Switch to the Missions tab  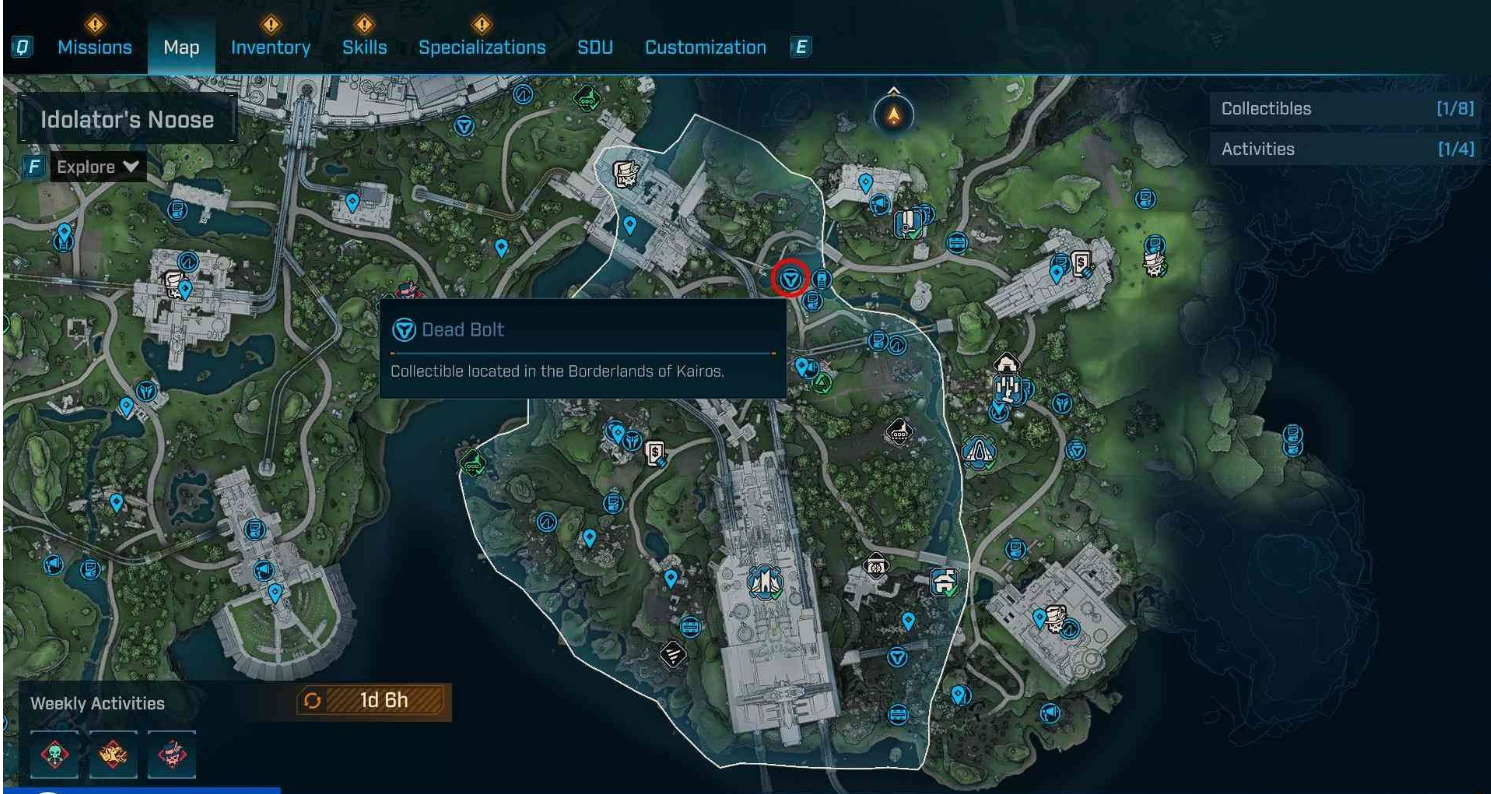click(x=94, y=47)
